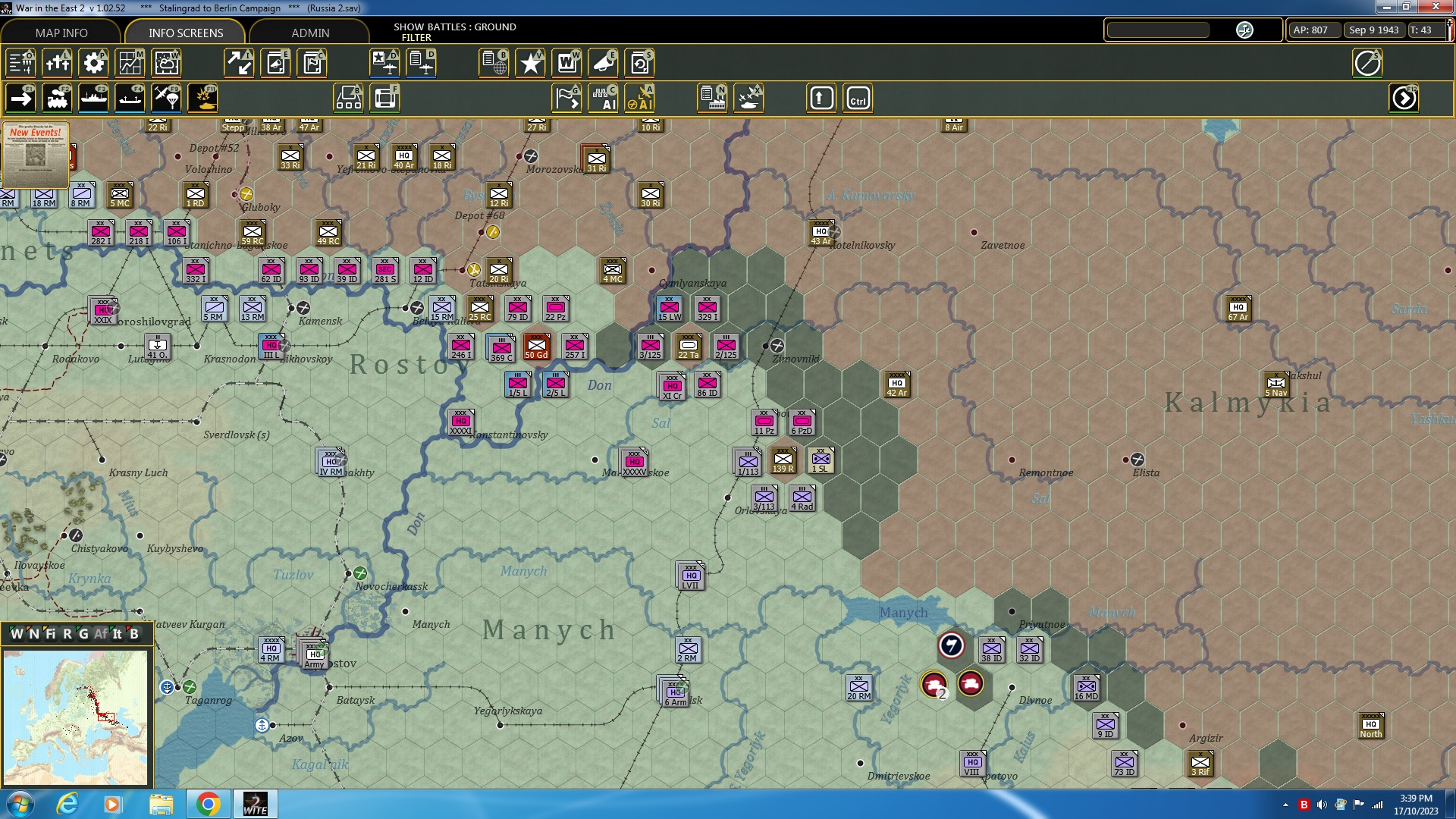Enable rail transport mode with the train icon
This screenshot has width=1456, height=819.
click(x=58, y=98)
